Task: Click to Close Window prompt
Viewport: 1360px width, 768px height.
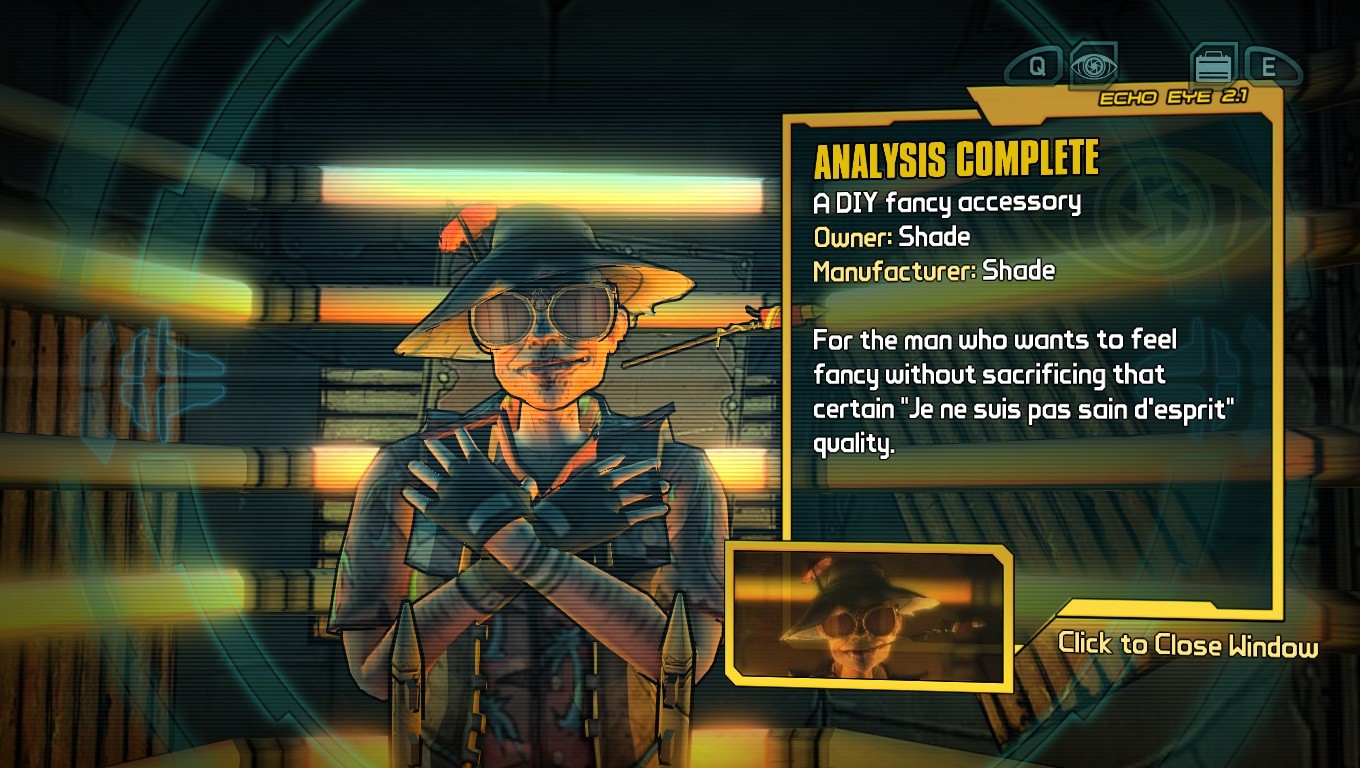Action: [x=1187, y=644]
